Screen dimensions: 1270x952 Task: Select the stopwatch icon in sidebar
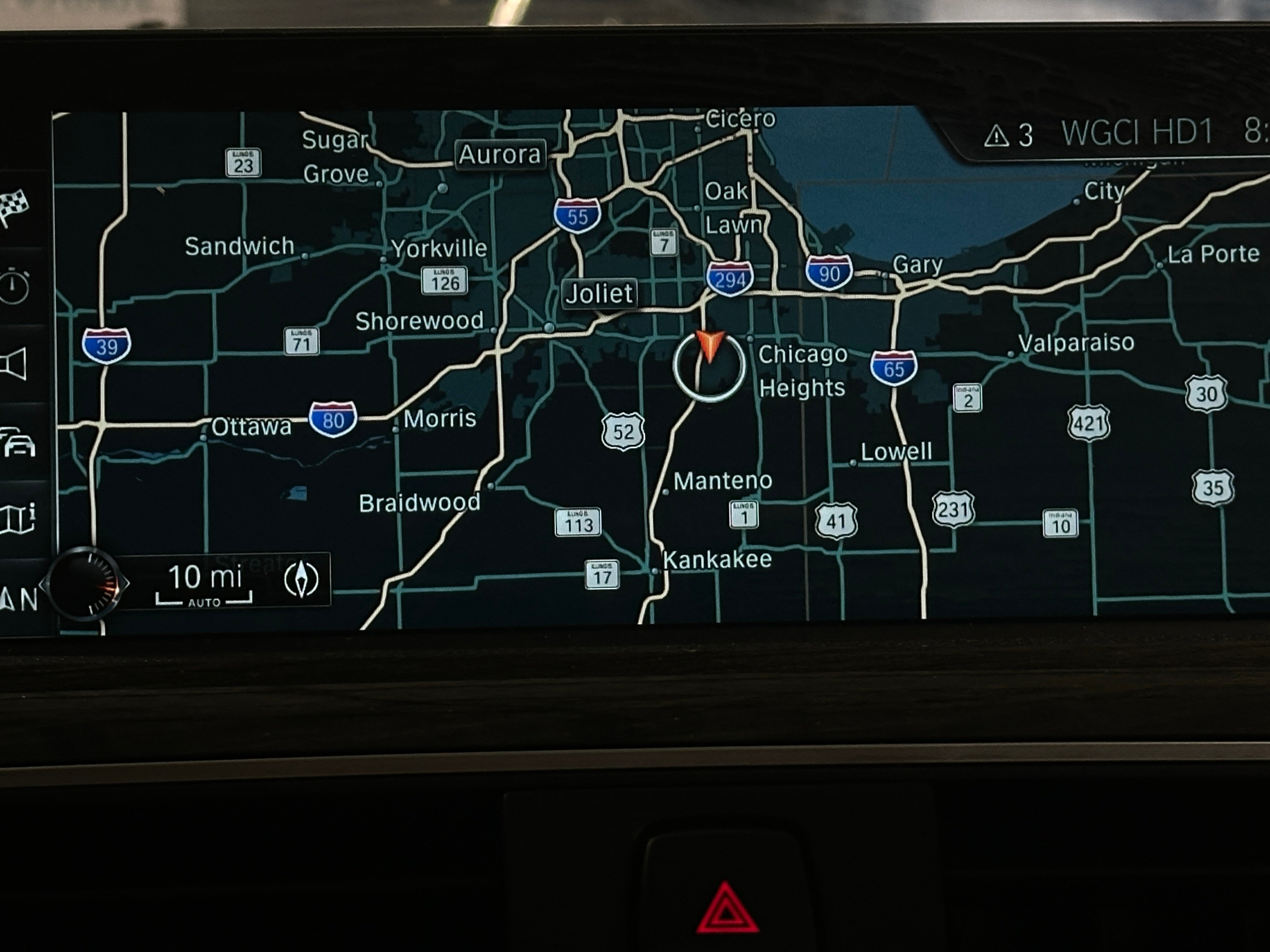tap(14, 286)
